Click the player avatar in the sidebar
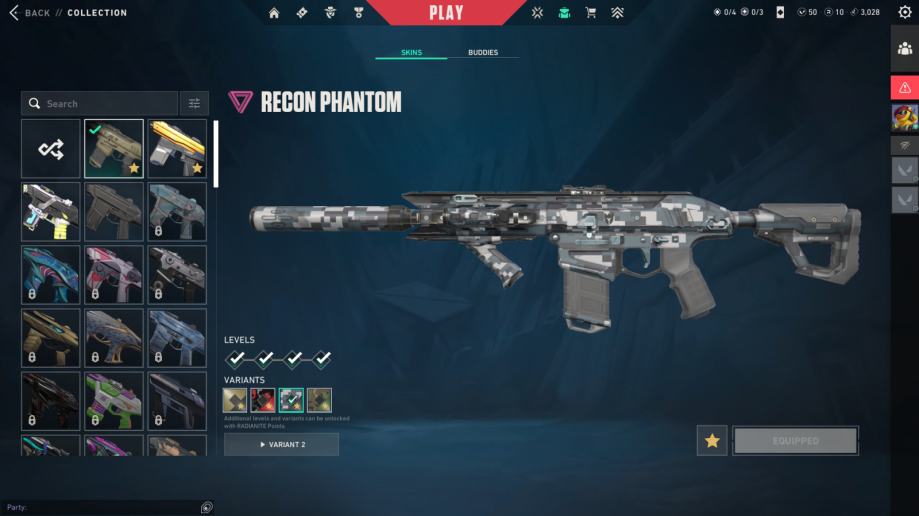 tap(905, 118)
